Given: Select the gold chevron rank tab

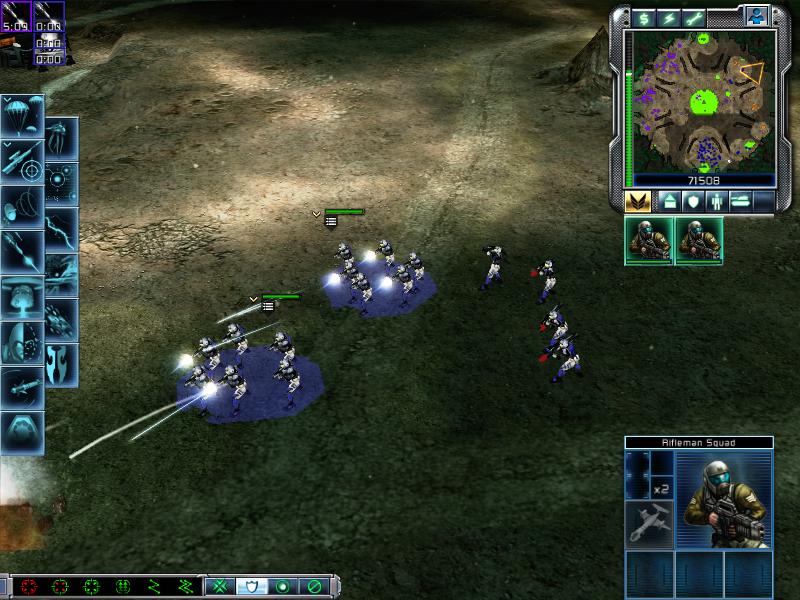Looking at the screenshot, I should [638, 201].
